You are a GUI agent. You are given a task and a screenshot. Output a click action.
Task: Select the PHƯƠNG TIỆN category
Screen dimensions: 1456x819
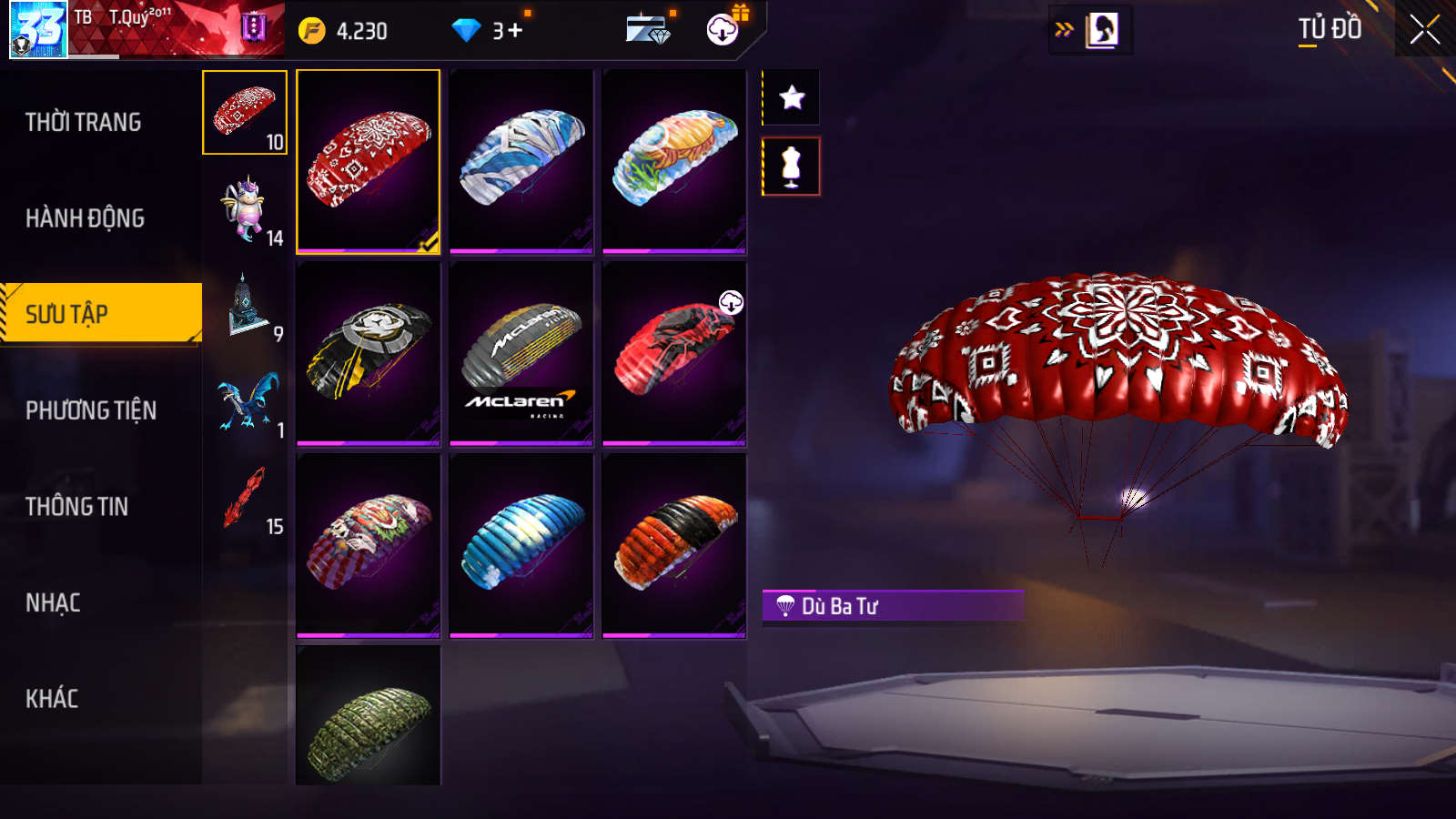(91, 410)
